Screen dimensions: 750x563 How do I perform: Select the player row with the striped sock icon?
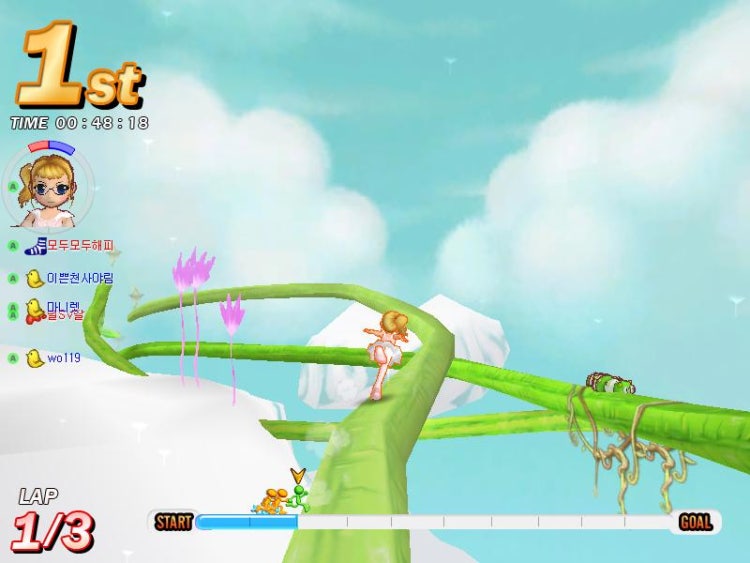(x=70, y=245)
